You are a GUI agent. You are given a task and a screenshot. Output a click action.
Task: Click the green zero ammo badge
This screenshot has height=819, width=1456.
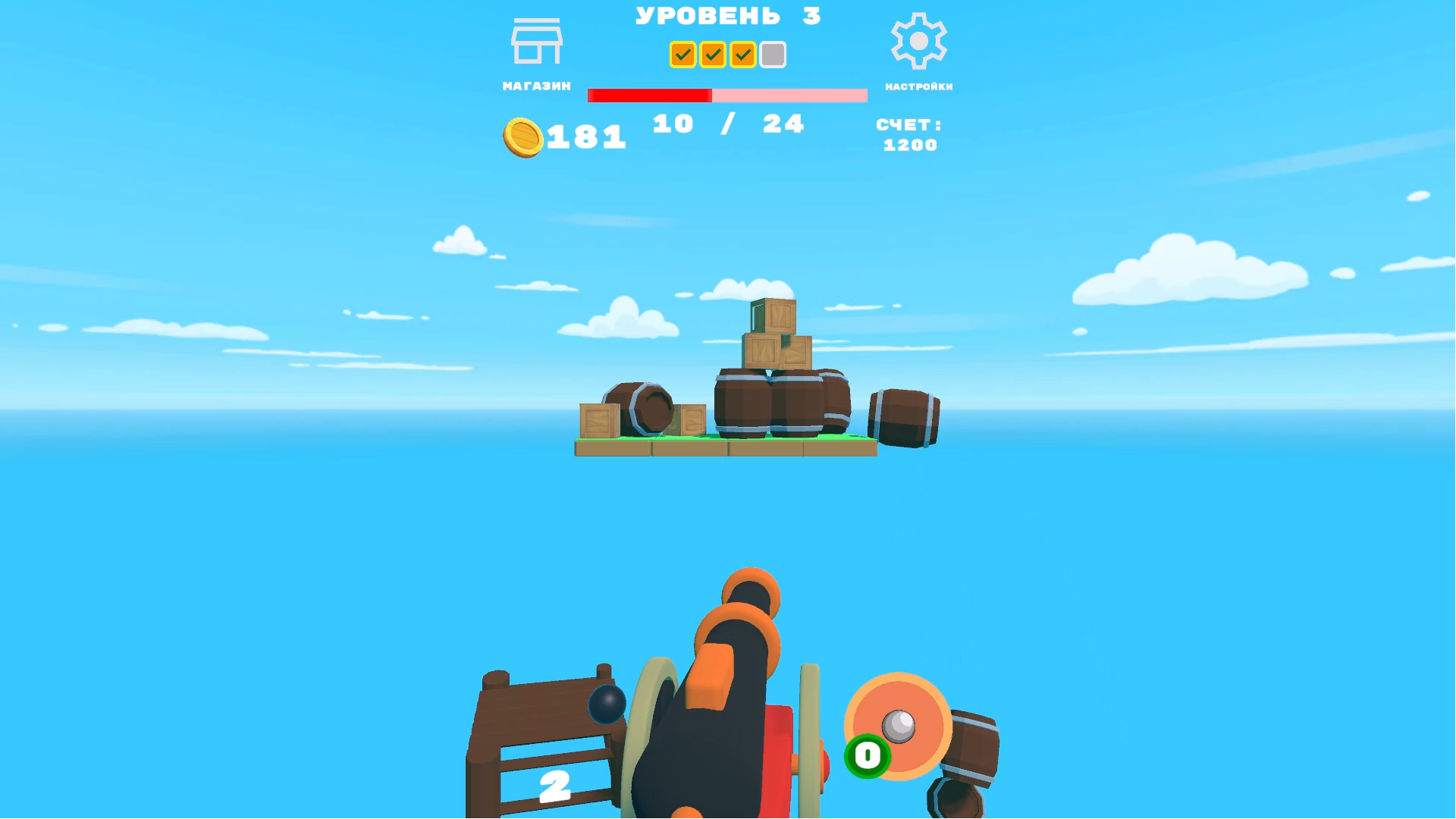click(x=866, y=755)
